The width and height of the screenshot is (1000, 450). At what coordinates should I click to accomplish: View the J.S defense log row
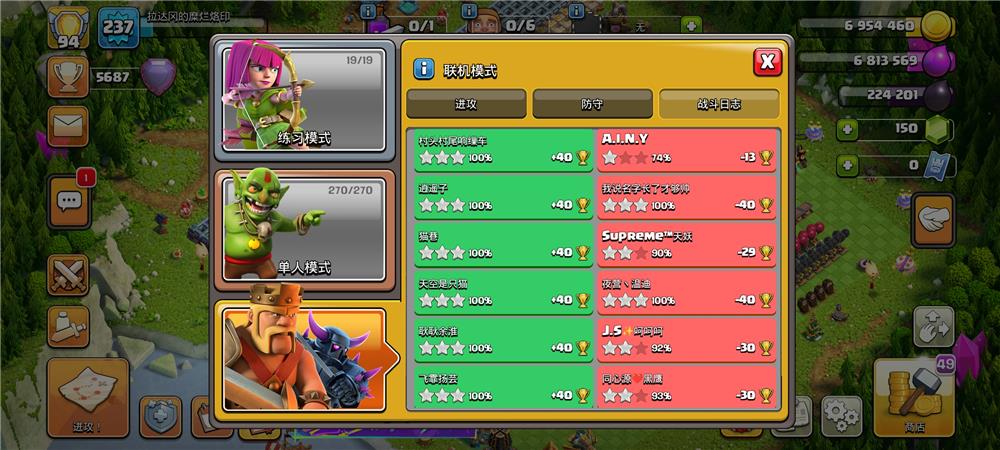tap(687, 339)
